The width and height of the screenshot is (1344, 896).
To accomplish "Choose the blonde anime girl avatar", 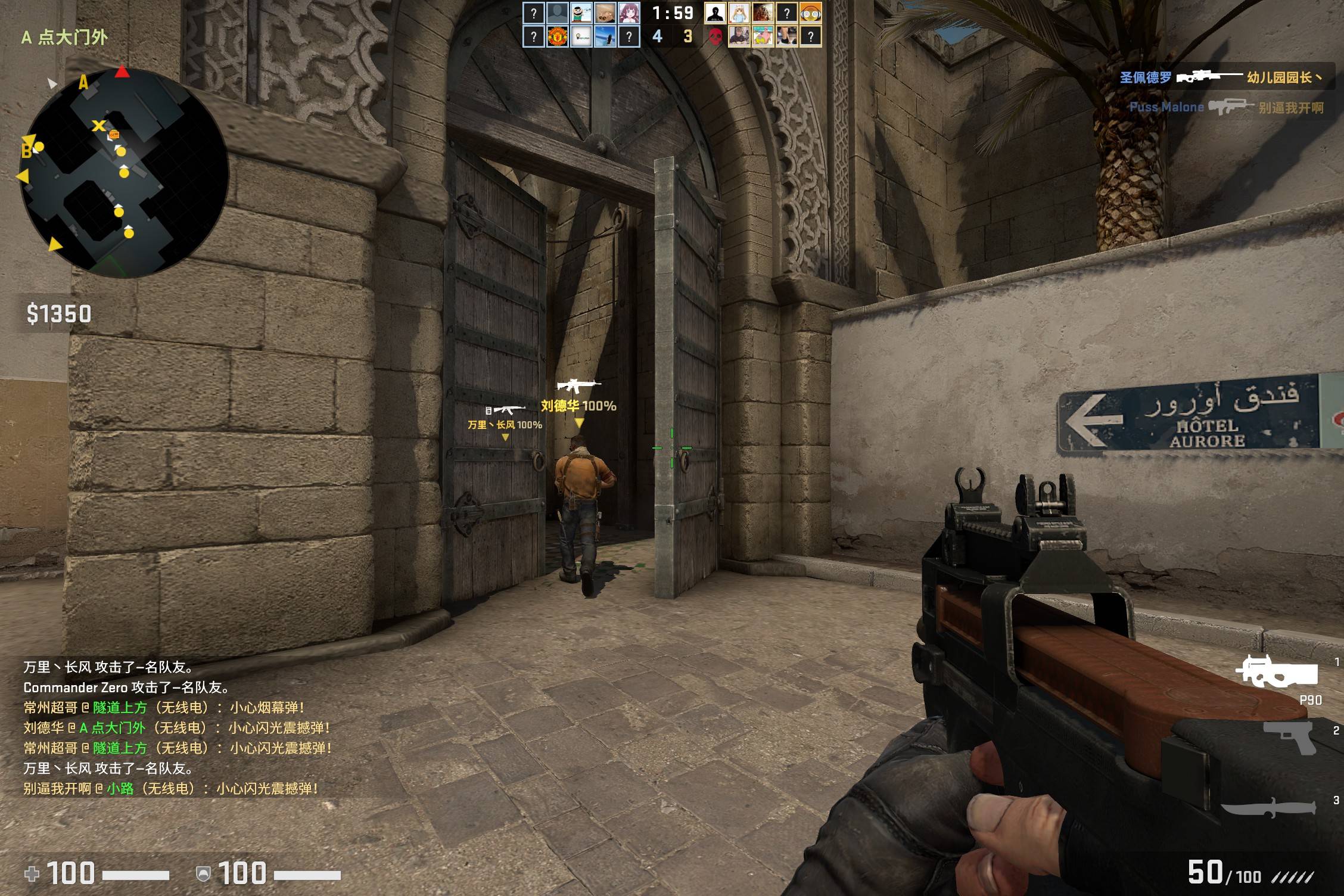I will click(739, 13).
